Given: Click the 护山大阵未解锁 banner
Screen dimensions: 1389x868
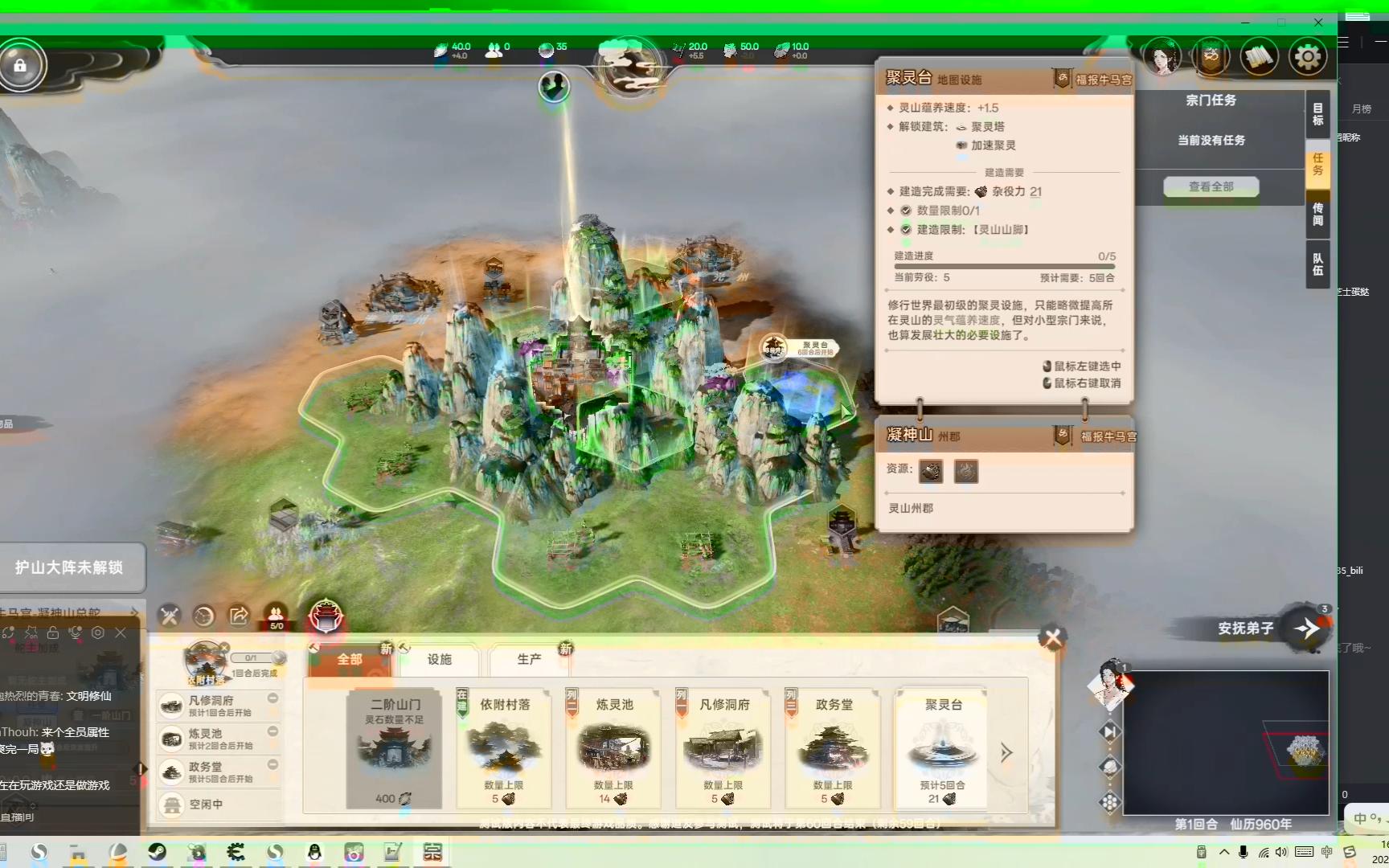Looking at the screenshot, I should pyautogui.click(x=71, y=565).
